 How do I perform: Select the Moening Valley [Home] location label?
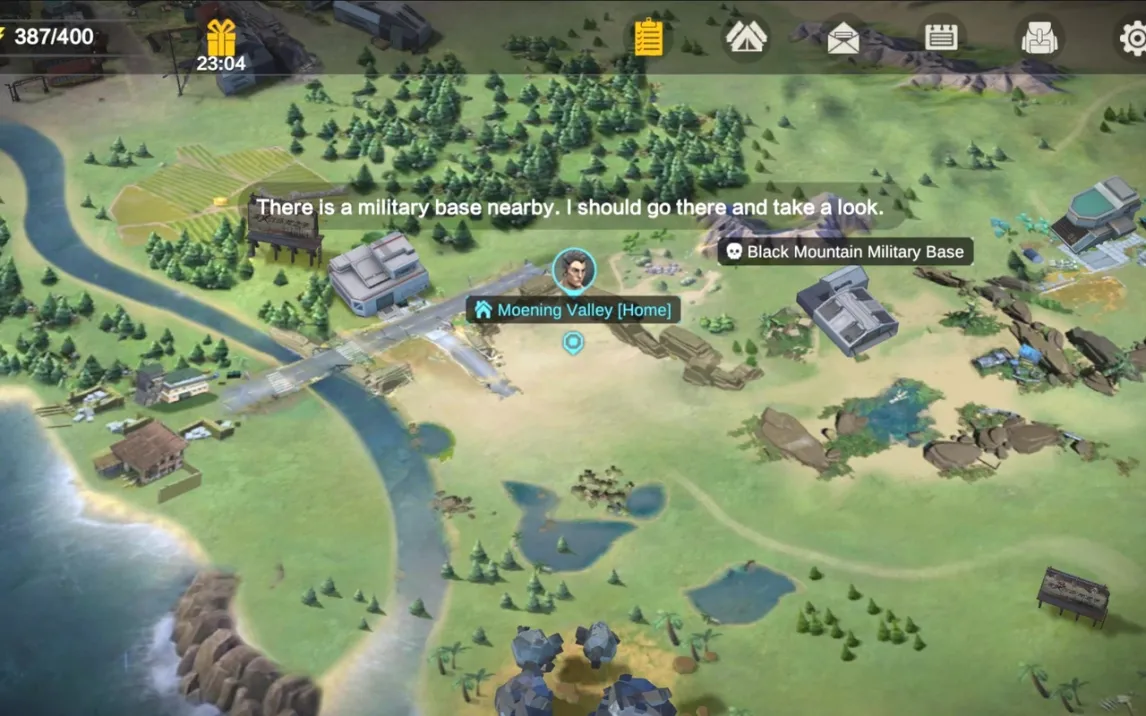pyautogui.click(x=573, y=310)
